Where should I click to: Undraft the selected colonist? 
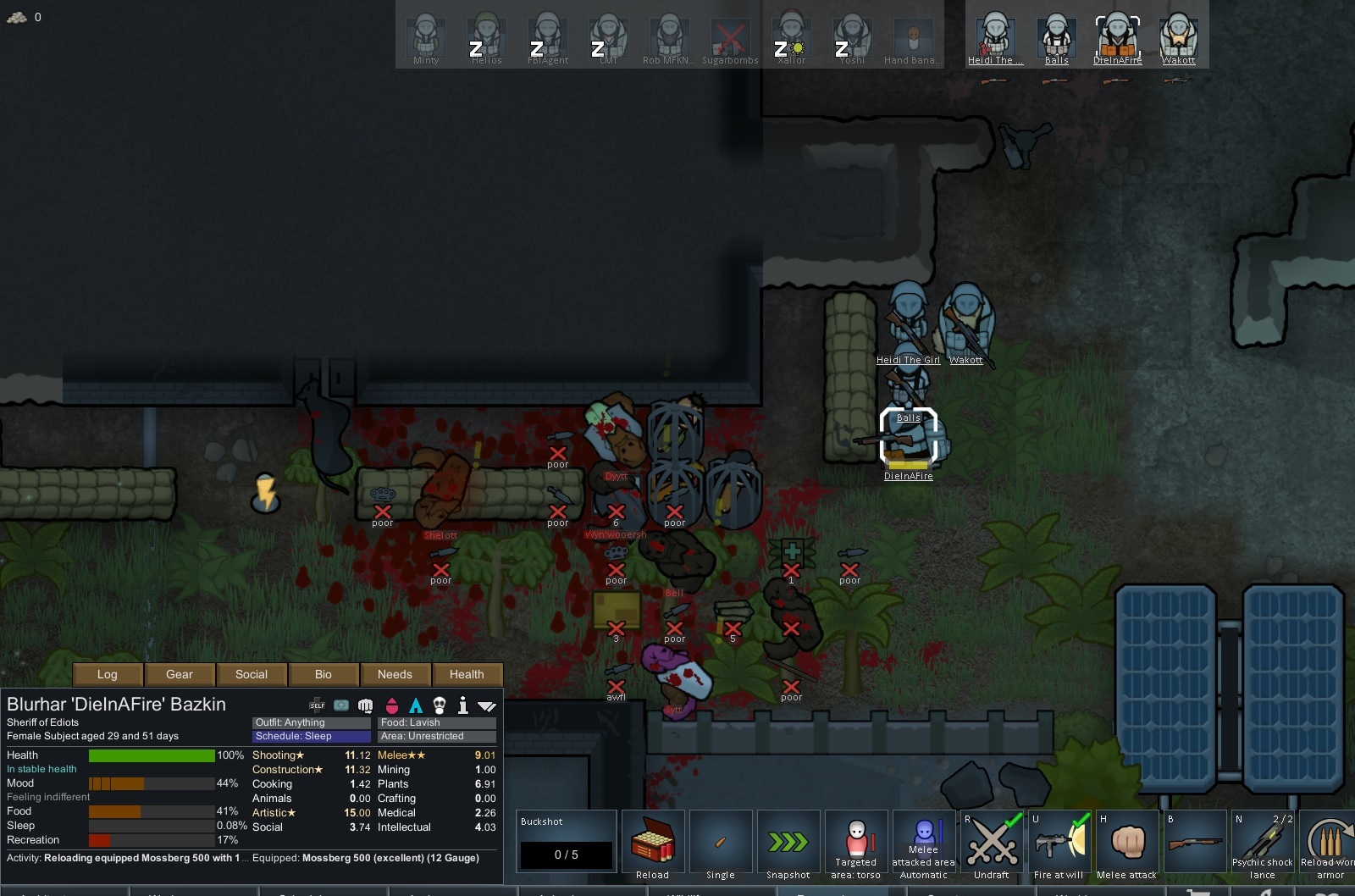click(x=992, y=843)
